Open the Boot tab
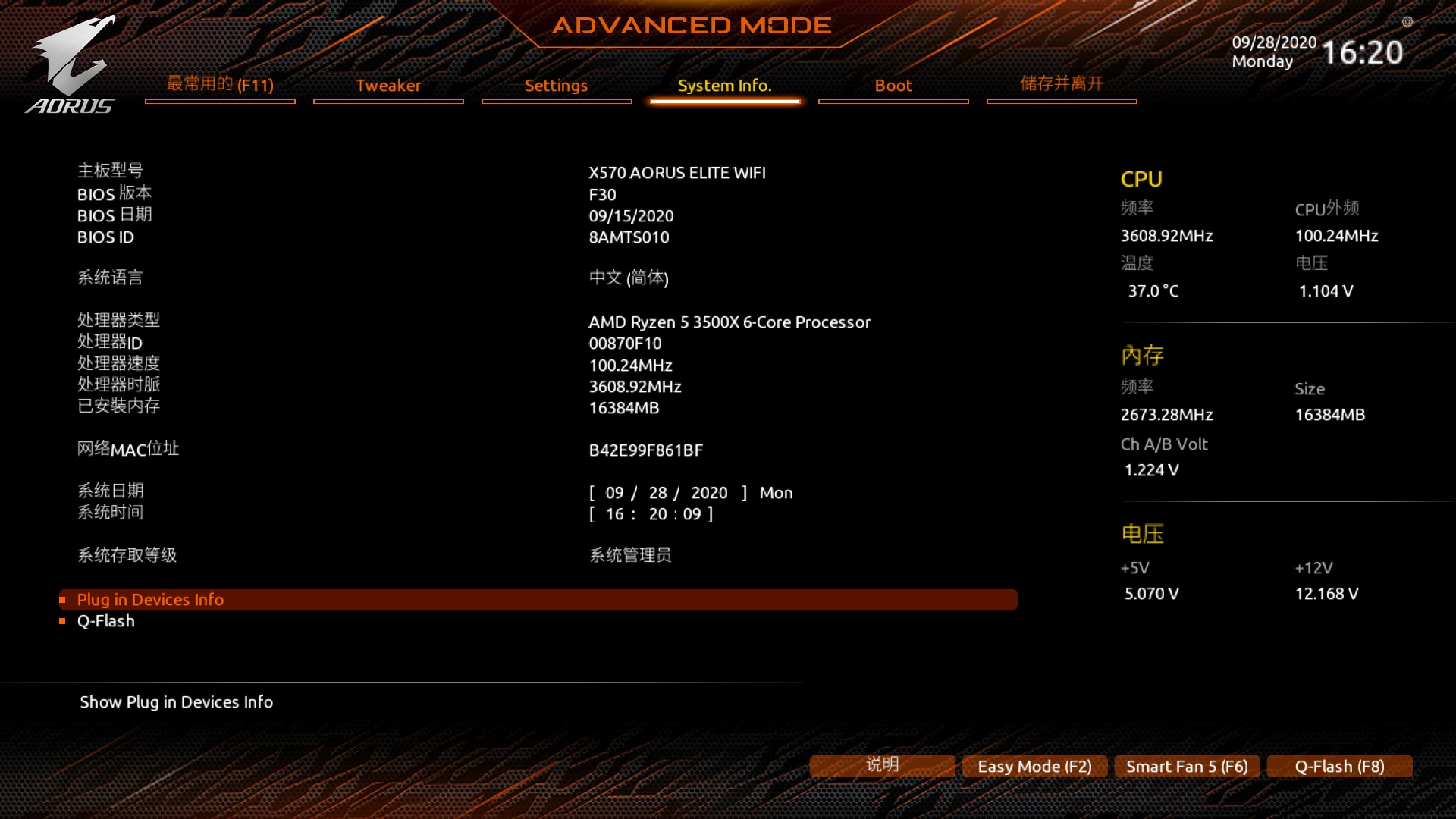 893,86
